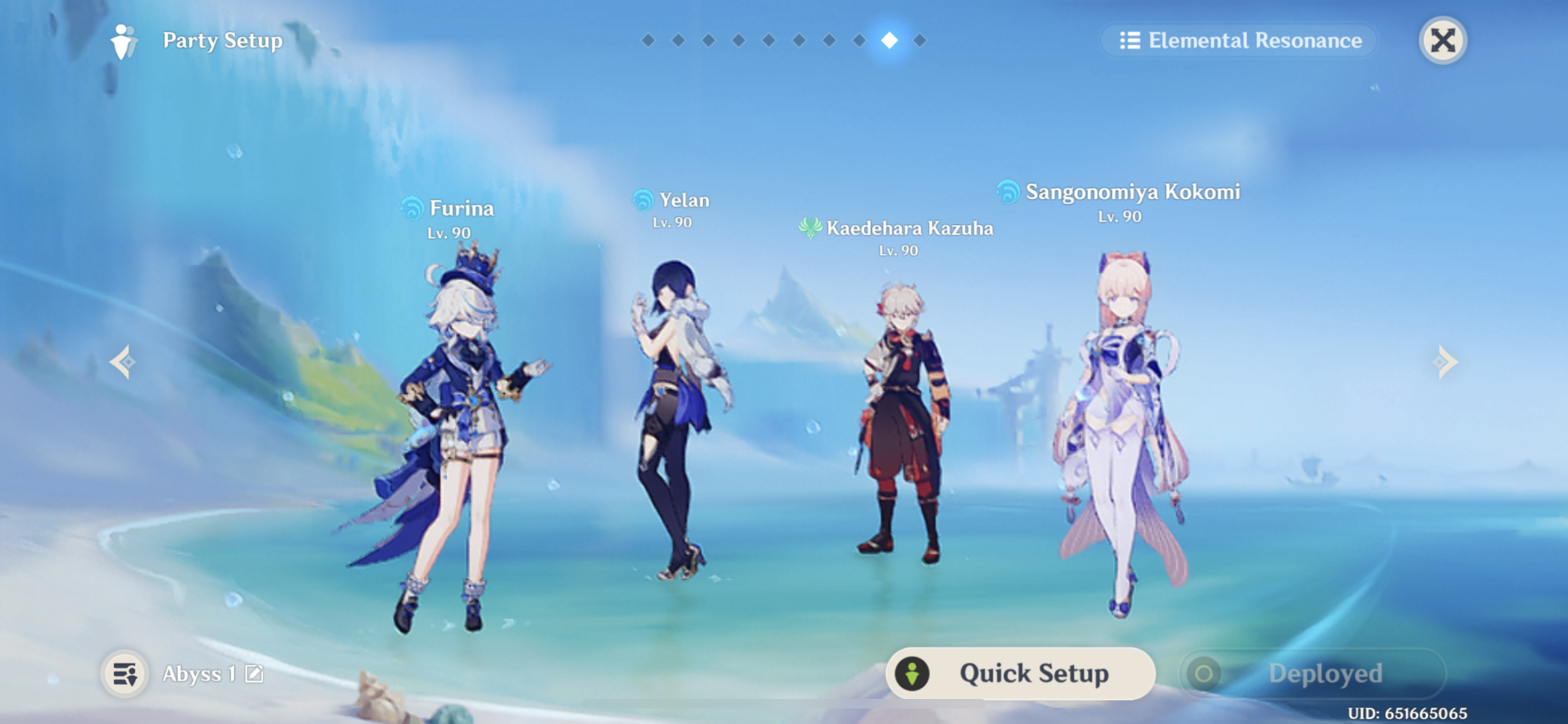Click the edit icon next to Abyss 1
Viewport: 1568px width, 724px height.
click(x=255, y=672)
